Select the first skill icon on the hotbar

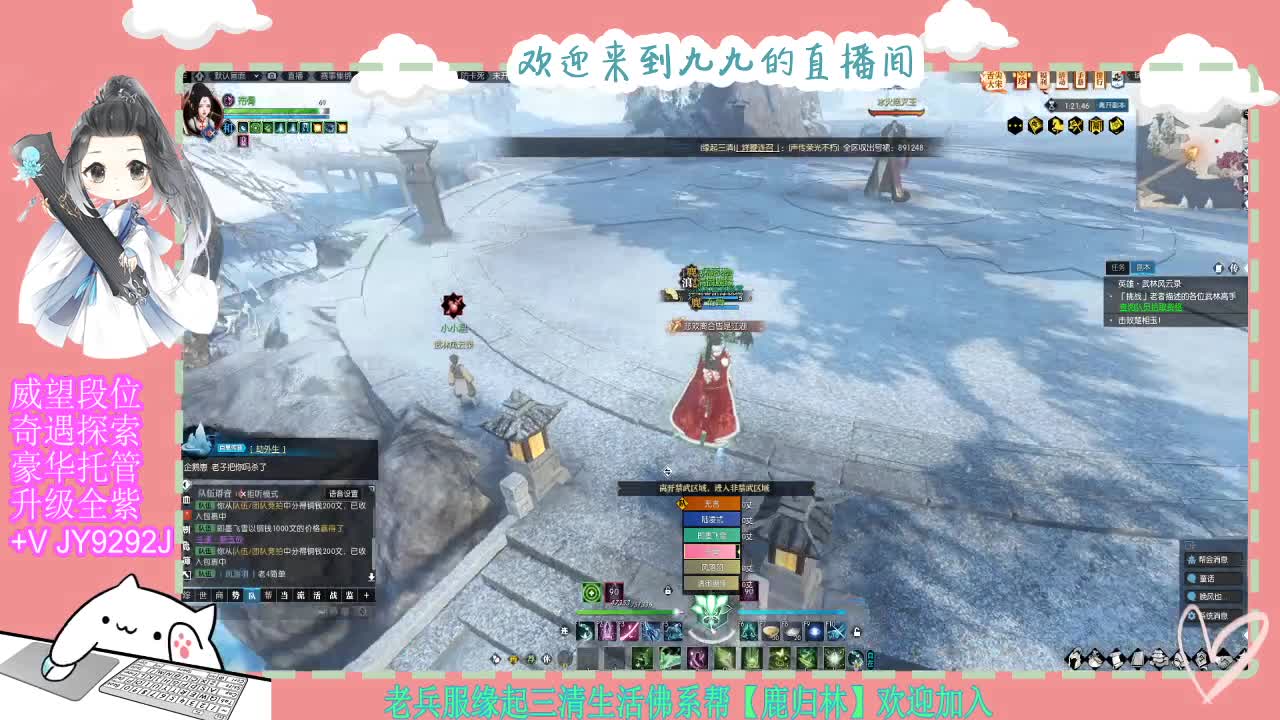[x=585, y=632]
